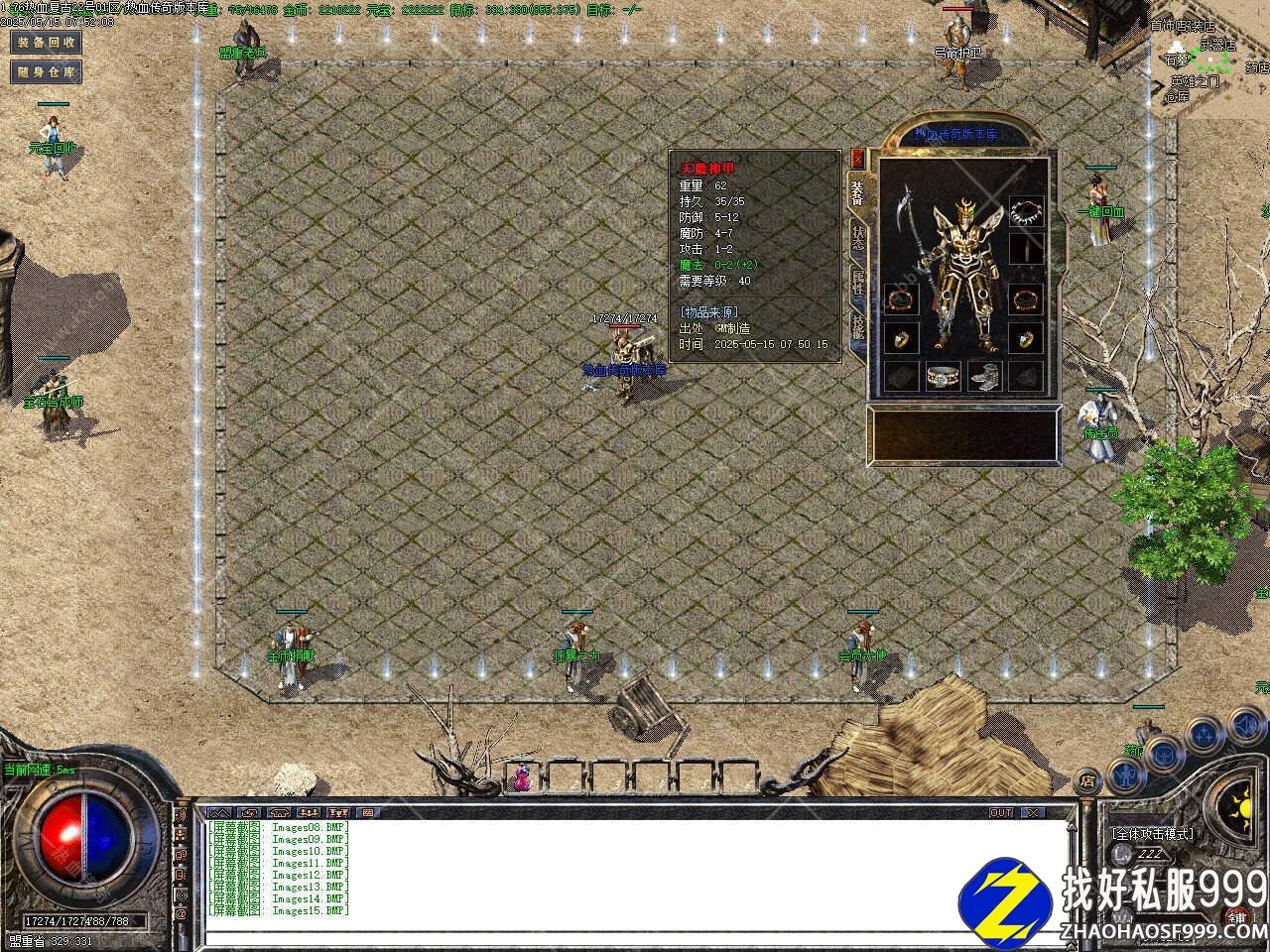Click the OUT button above chat
This screenshot has width=1270, height=952.
point(1001,812)
